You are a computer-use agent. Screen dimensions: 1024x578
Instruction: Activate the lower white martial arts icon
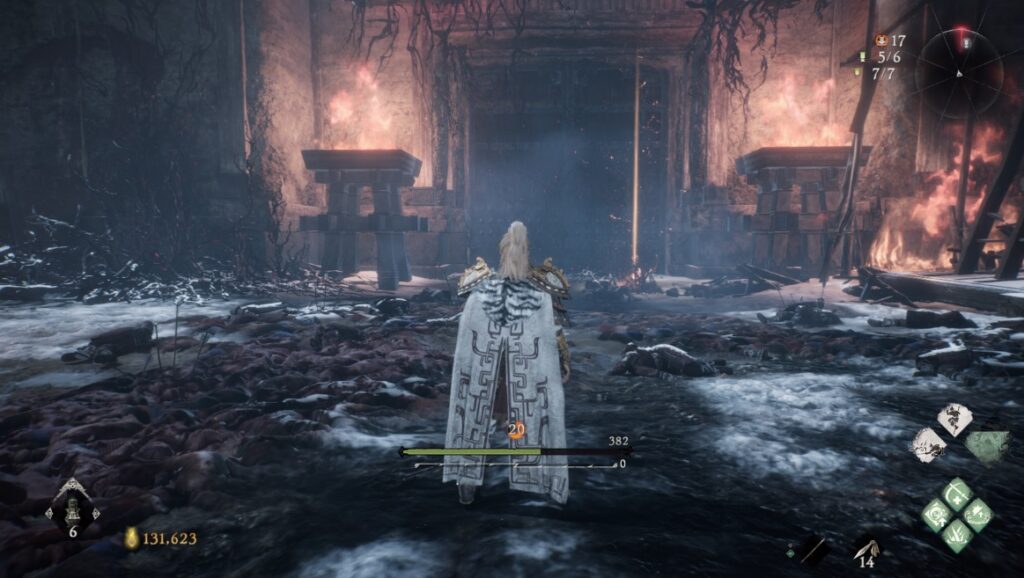[x=929, y=444]
